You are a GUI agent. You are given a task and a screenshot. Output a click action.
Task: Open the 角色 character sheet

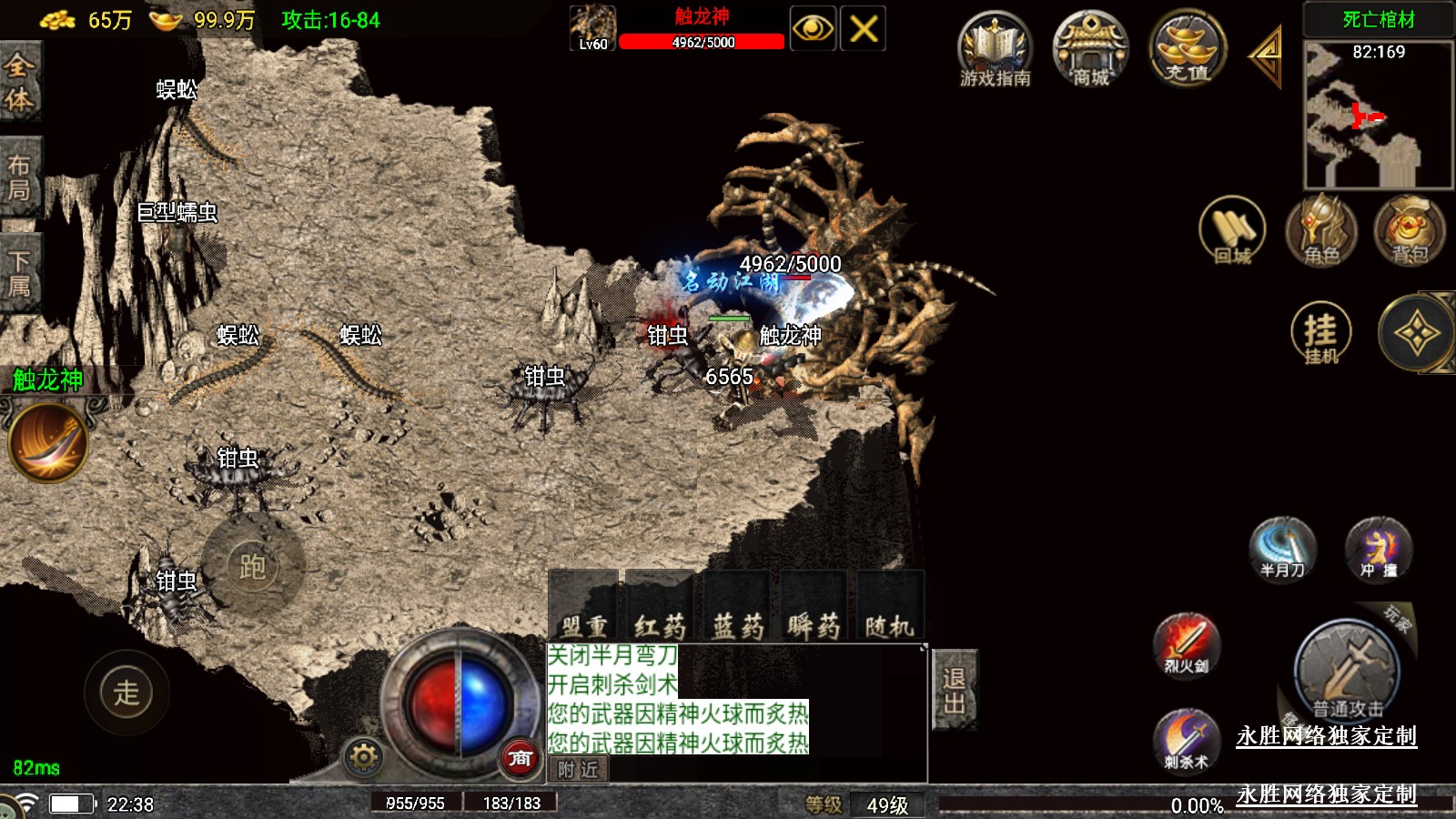coord(1321,231)
